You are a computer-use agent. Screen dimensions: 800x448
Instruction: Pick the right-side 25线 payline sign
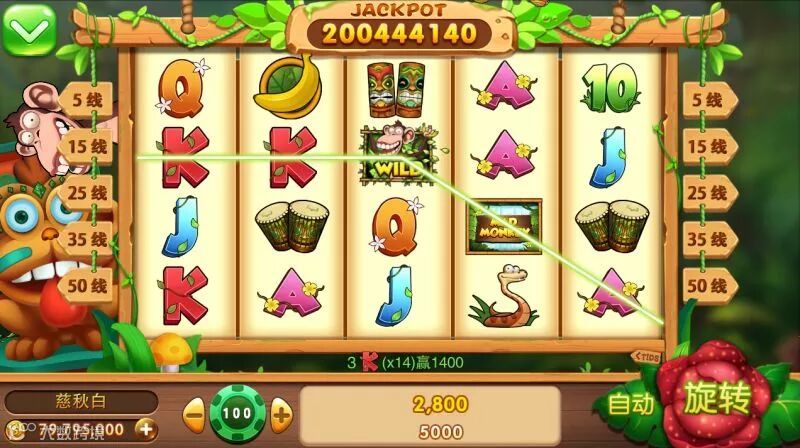[708, 193]
